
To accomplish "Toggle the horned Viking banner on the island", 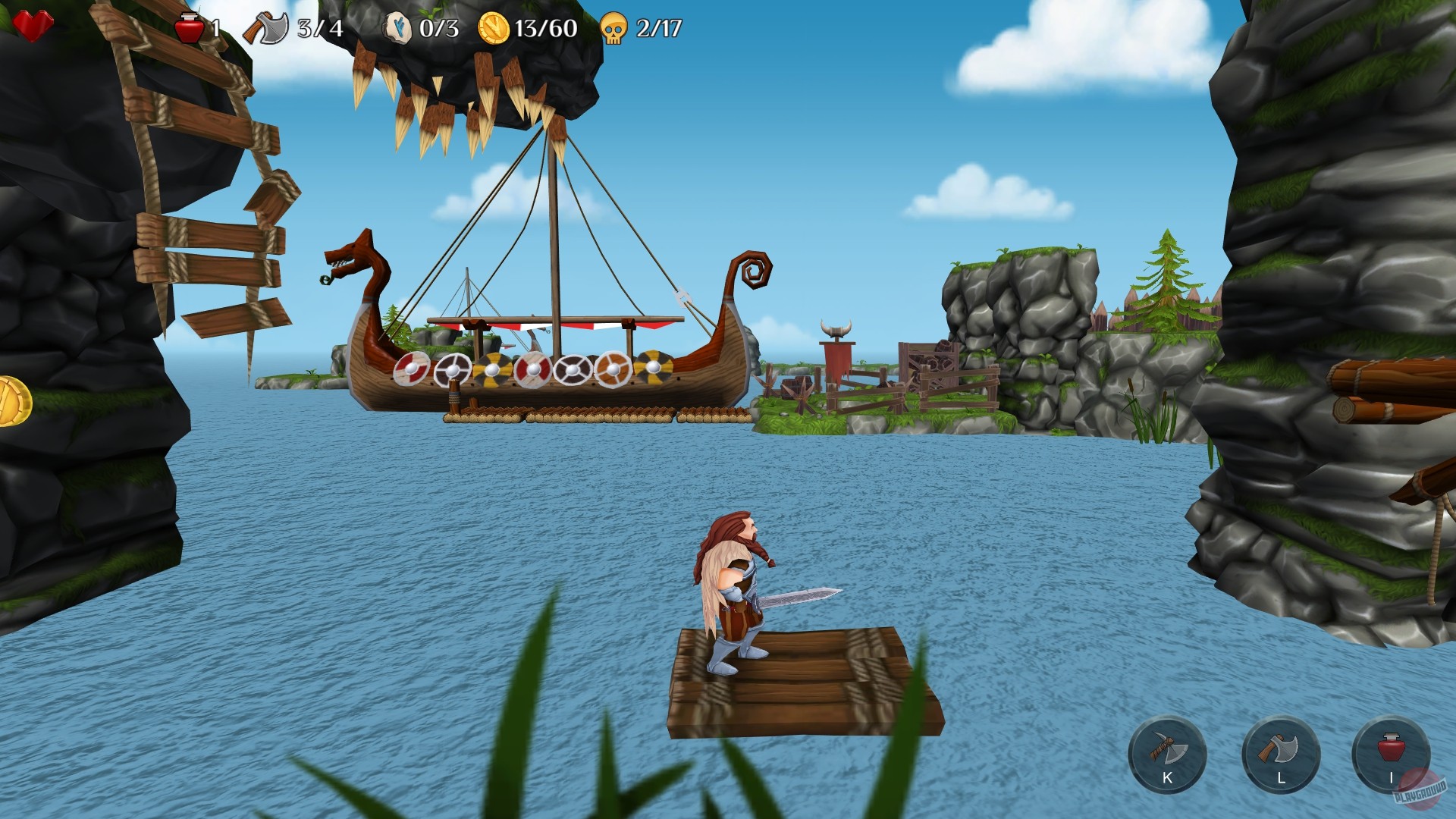I will click(837, 348).
